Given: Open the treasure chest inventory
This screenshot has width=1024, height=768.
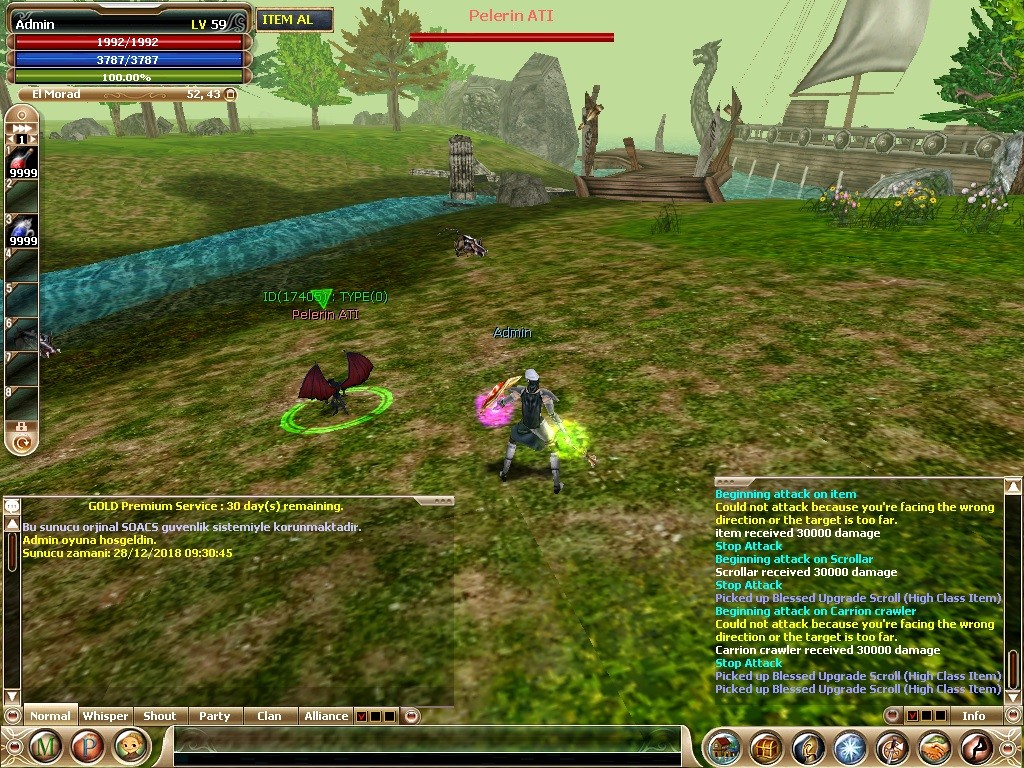Looking at the screenshot, I should point(767,748).
